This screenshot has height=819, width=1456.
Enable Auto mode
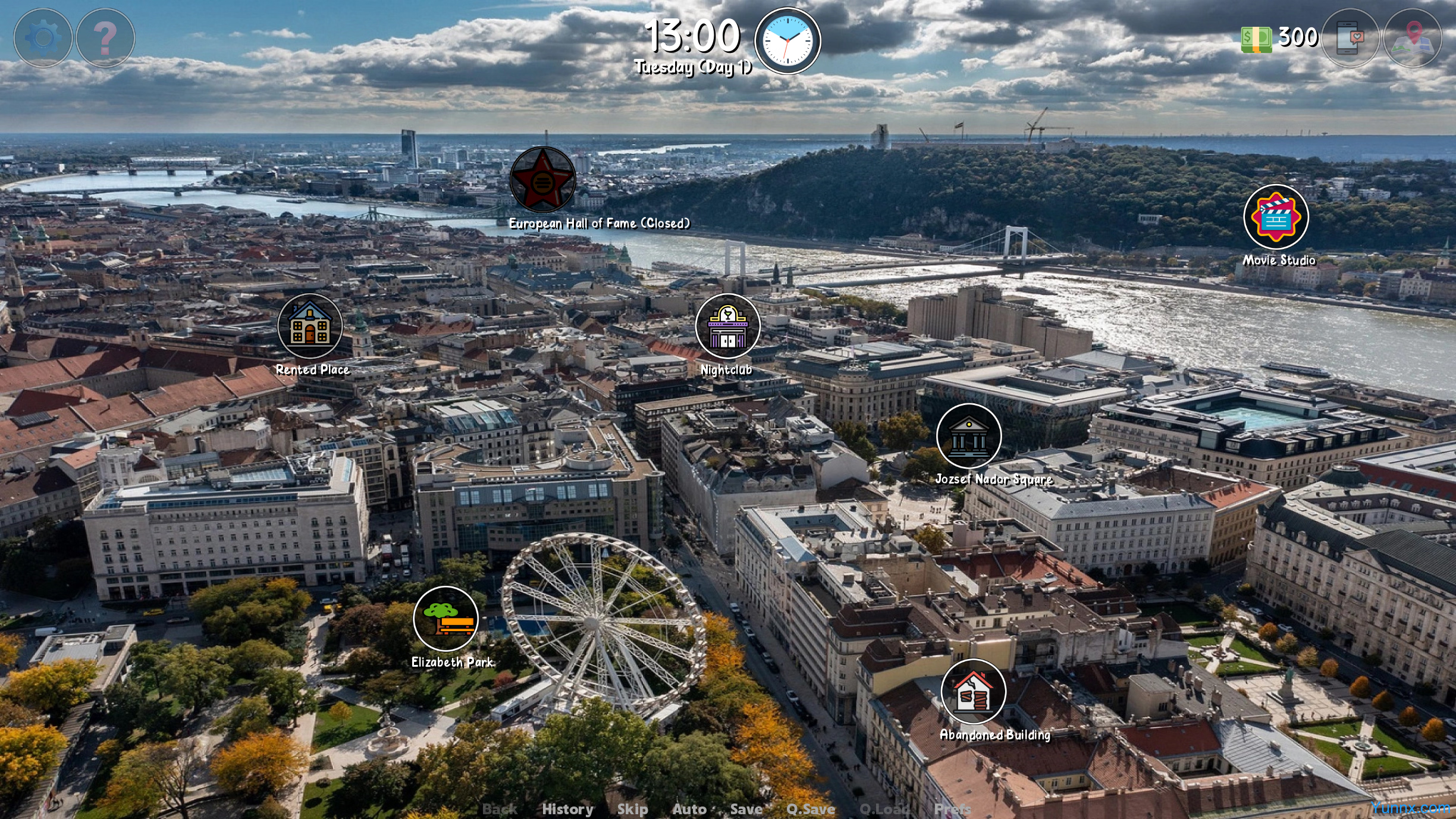tap(689, 809)
